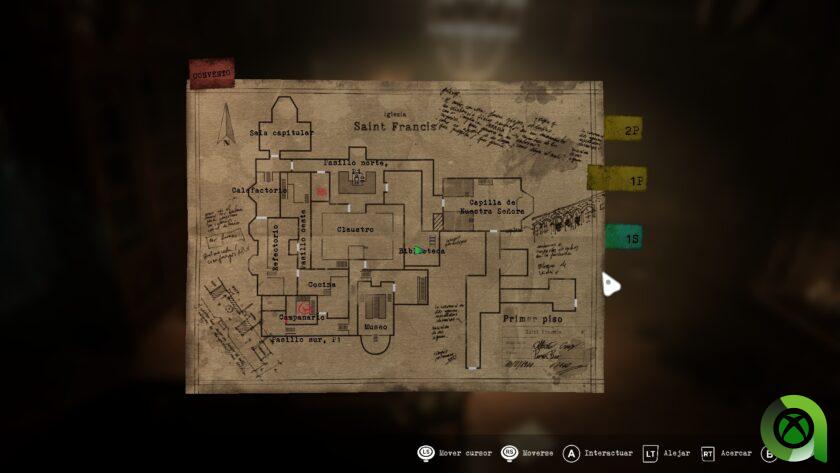The height and width of the screenshot is (473, 840).
Task: Click the red marker in Campanario
Action: [302, 307]
